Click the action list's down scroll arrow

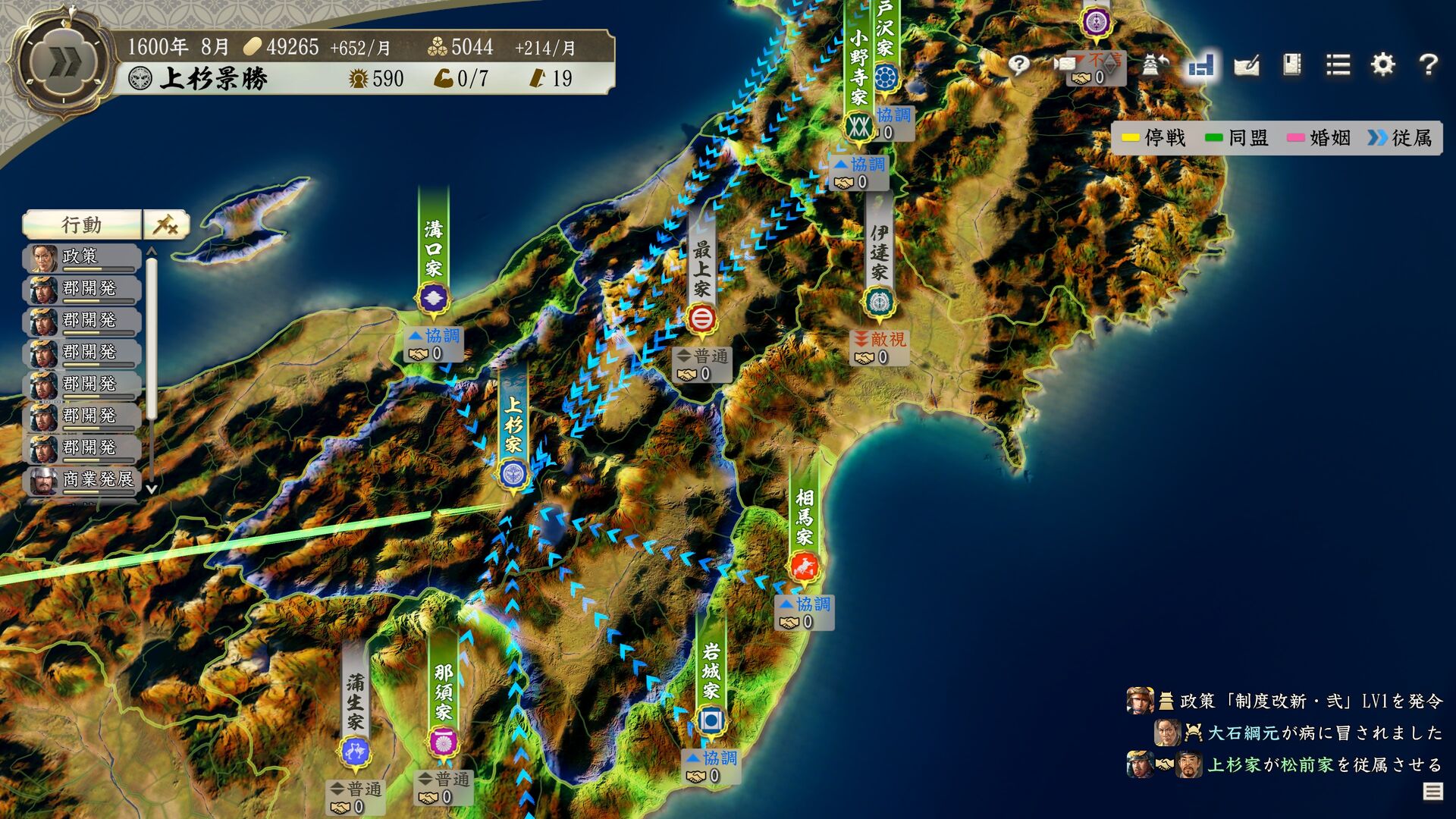pyautogui.click(x=152, y=490)
